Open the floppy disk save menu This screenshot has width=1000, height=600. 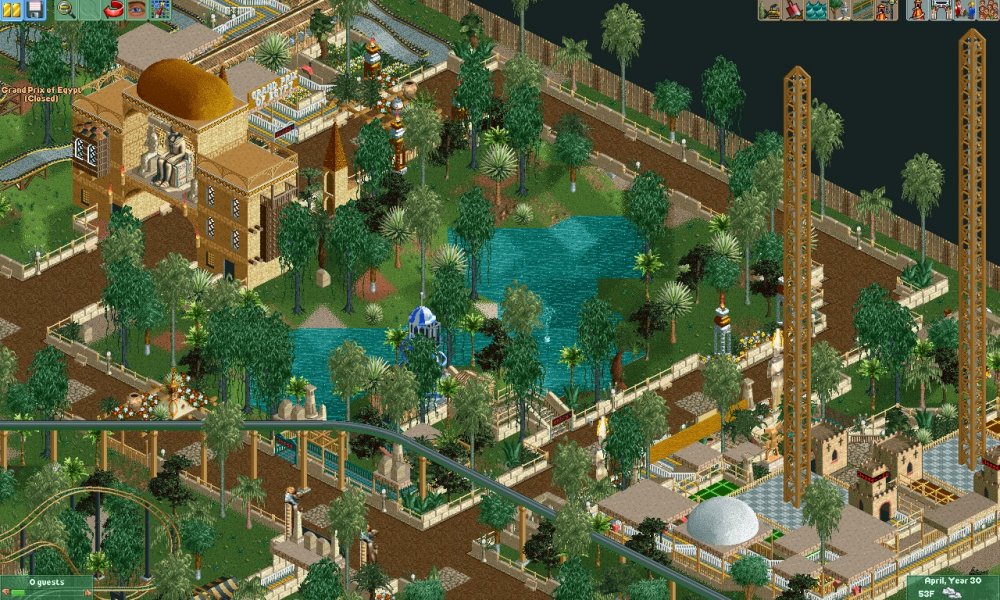point(35,10)
